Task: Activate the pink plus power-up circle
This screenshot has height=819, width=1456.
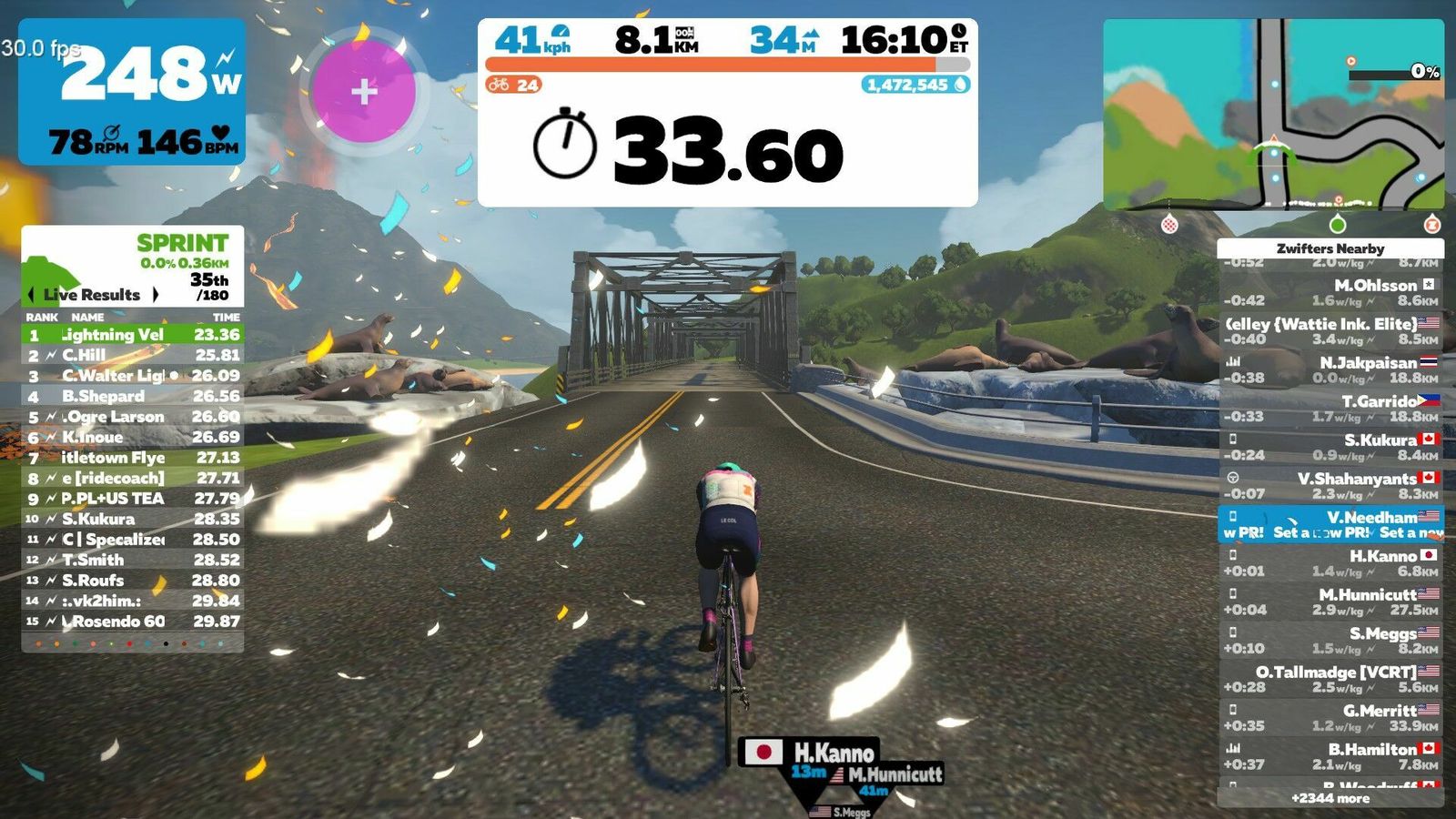Action: pos(364,91)
